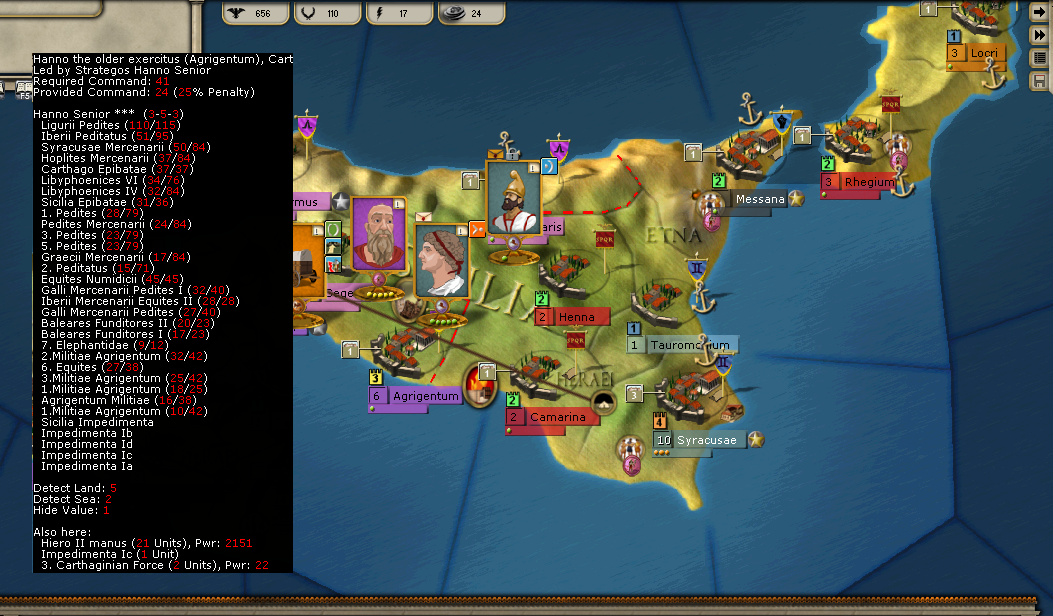Select the Syracusae city nameplate
The image size is (1053, 616).
pyautogui.click(x=705, y=440)
